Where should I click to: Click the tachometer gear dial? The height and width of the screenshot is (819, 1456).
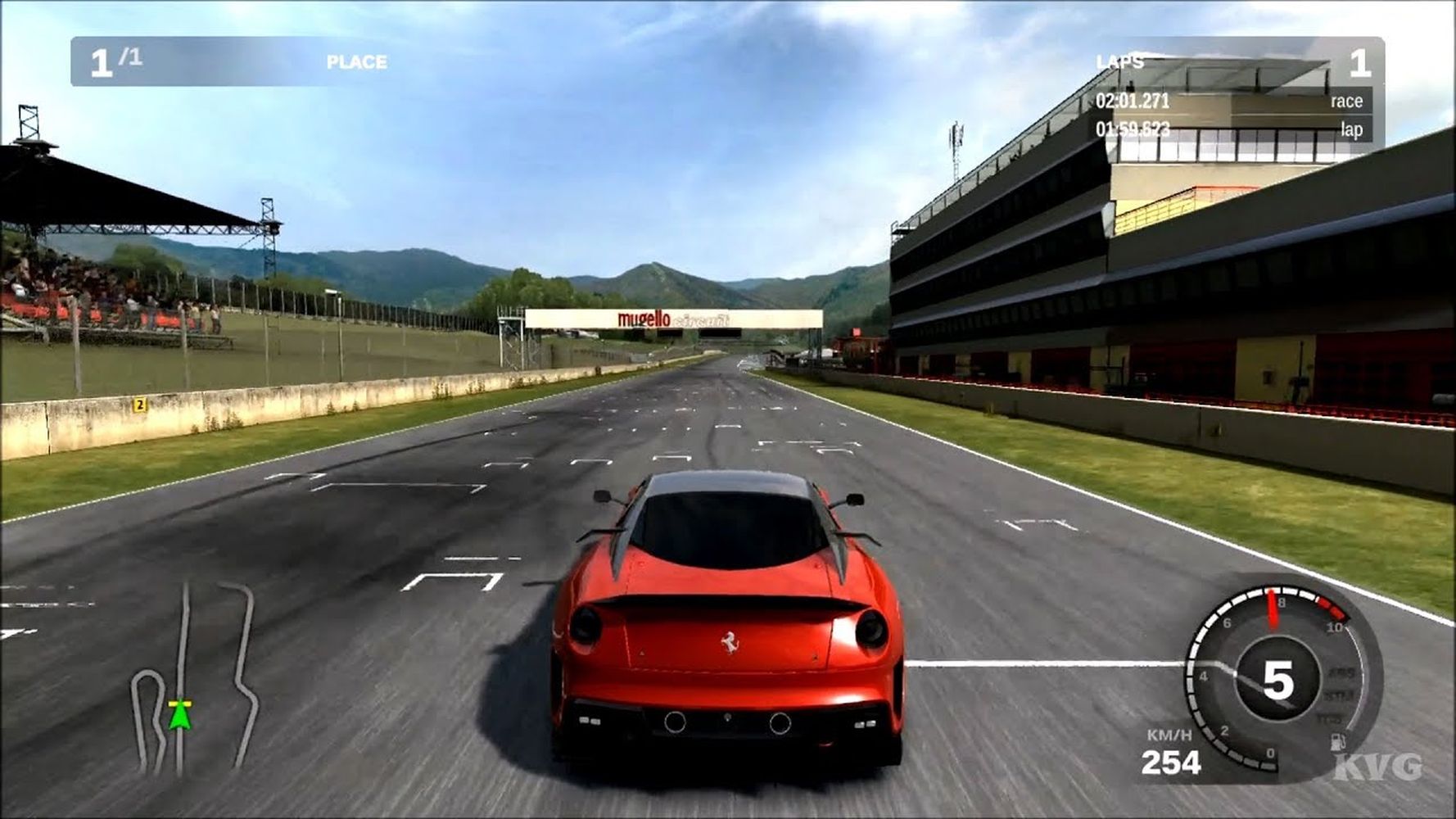pos(1276,679)
